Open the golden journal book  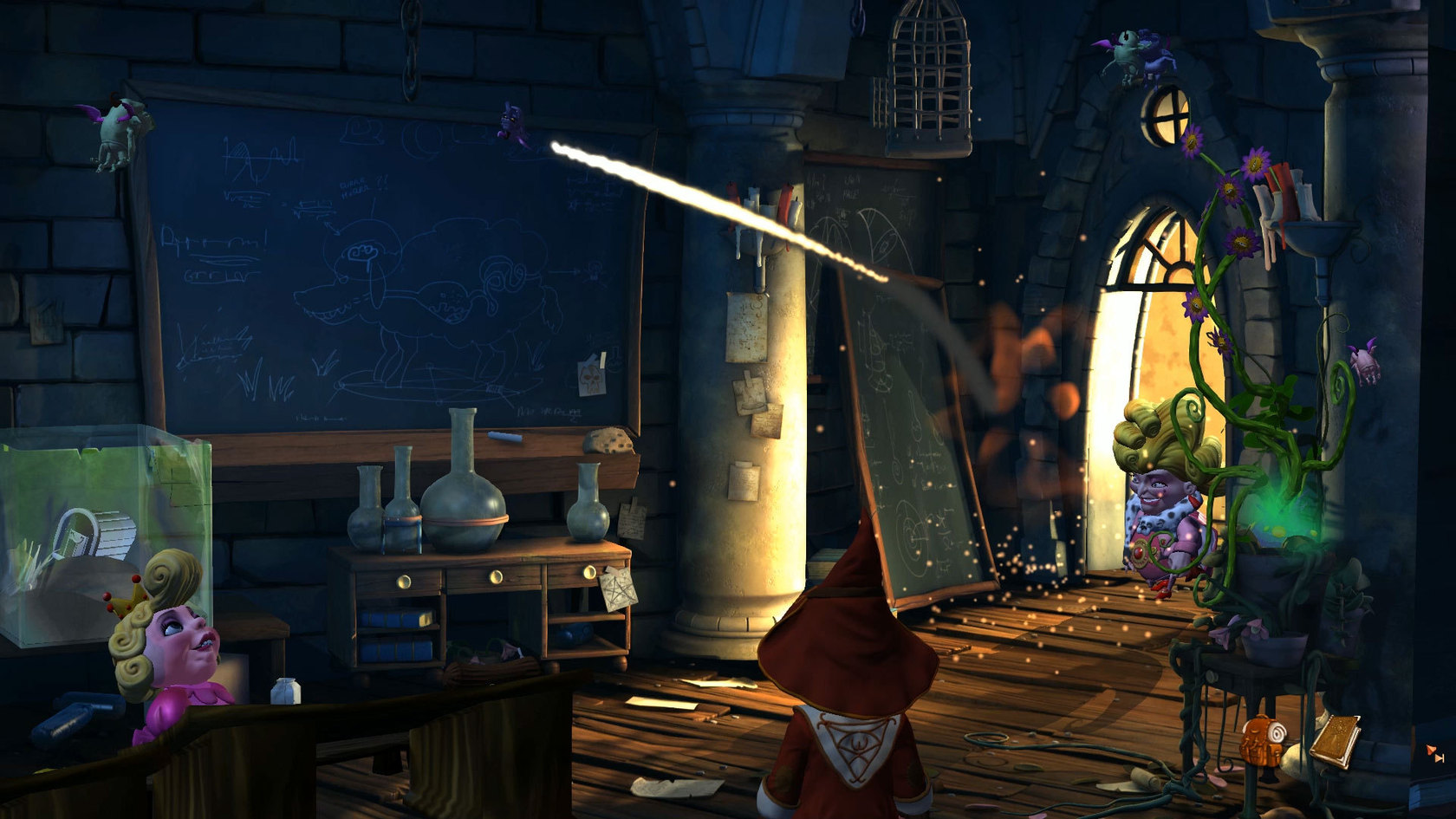coord(1335,739)
